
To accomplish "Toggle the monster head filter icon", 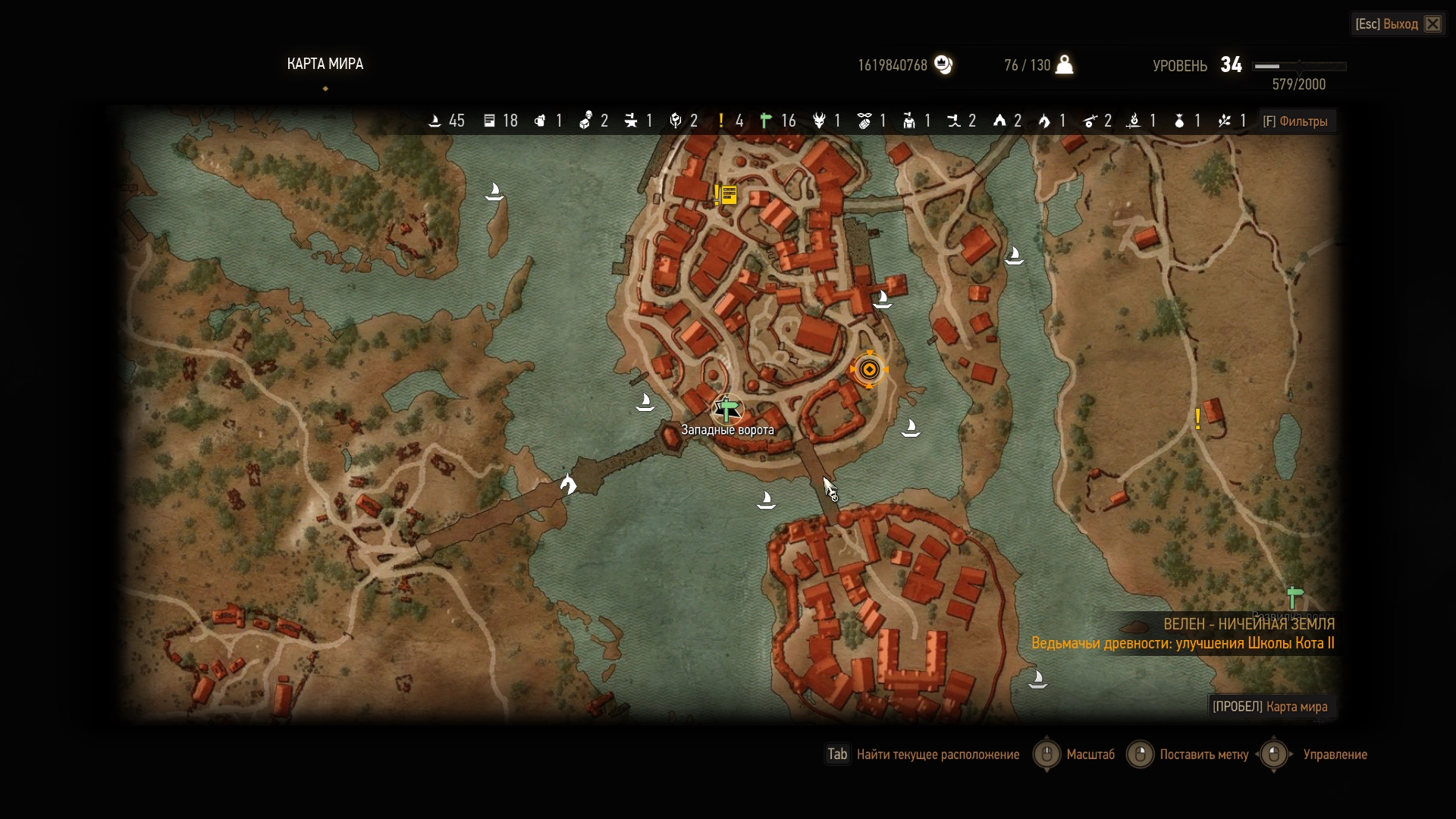I will (819, 121).
